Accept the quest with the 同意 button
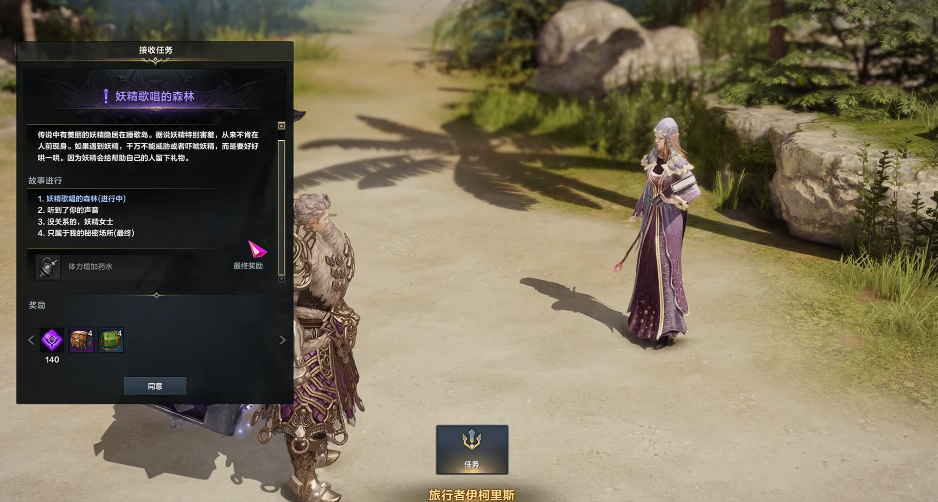938x502 pixels. [155, 385]
